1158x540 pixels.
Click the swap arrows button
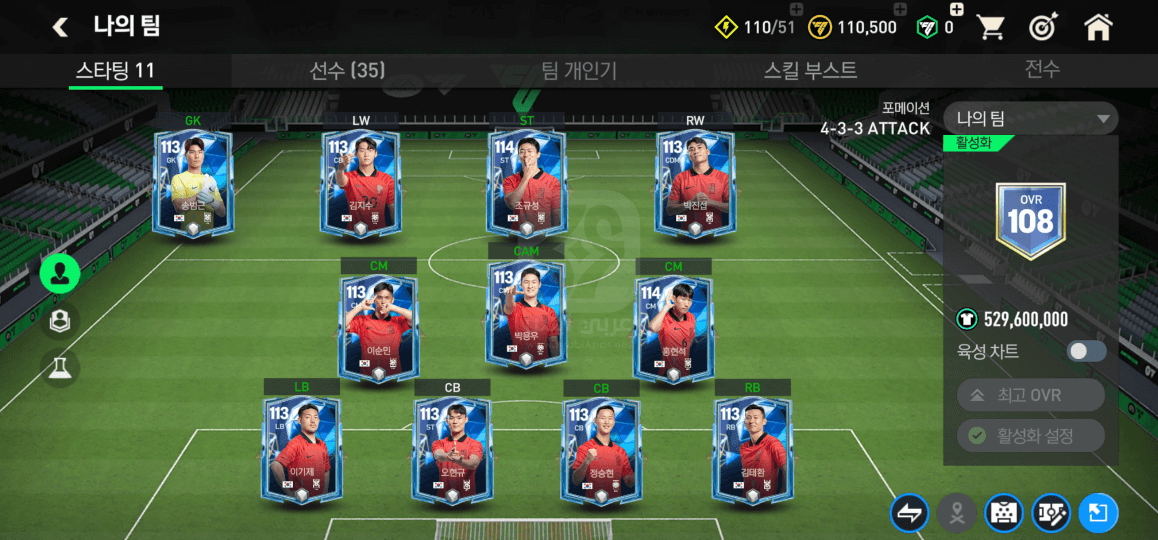click(909, 513)
